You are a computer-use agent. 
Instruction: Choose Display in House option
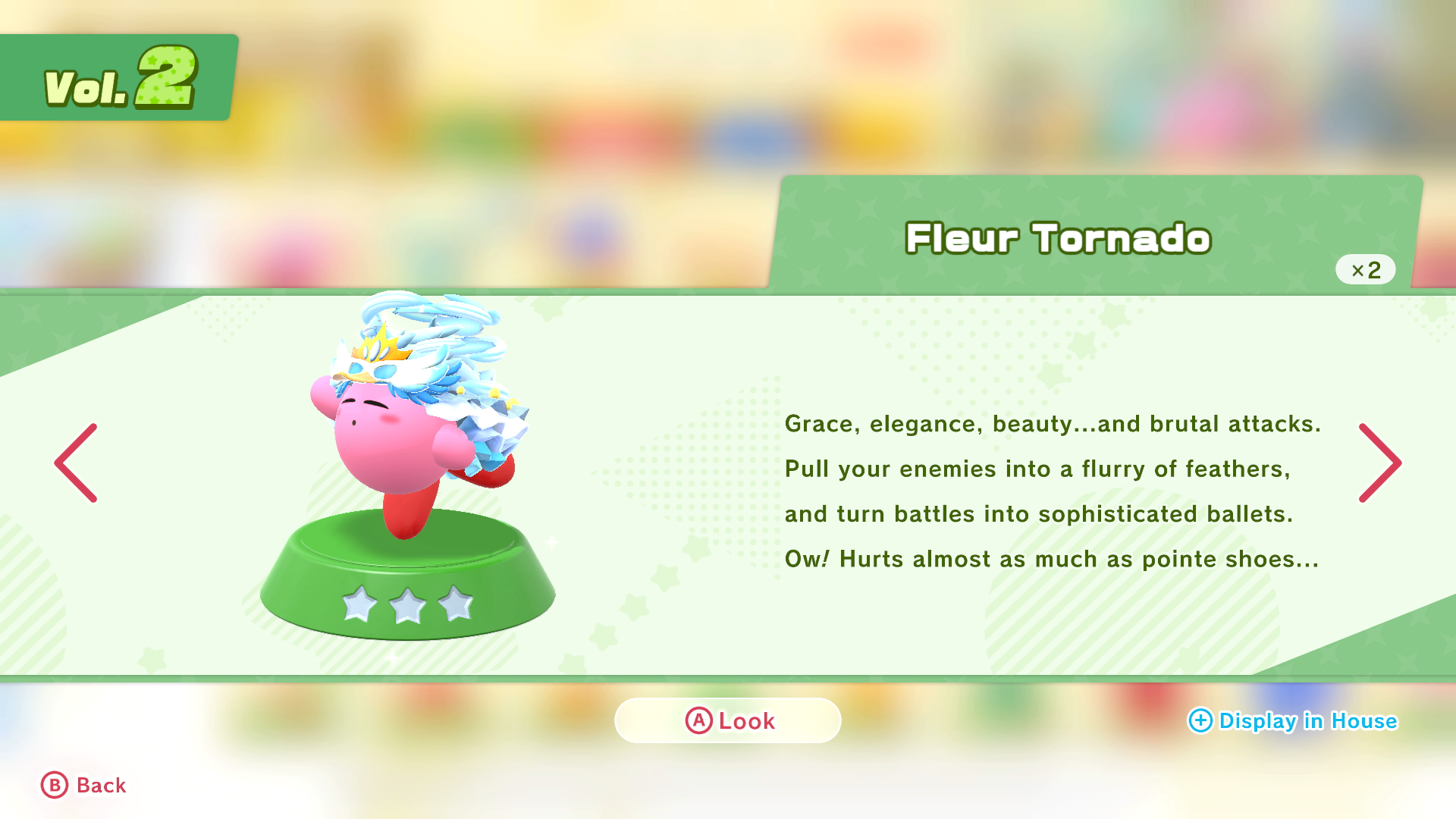tap(1292, 720)
